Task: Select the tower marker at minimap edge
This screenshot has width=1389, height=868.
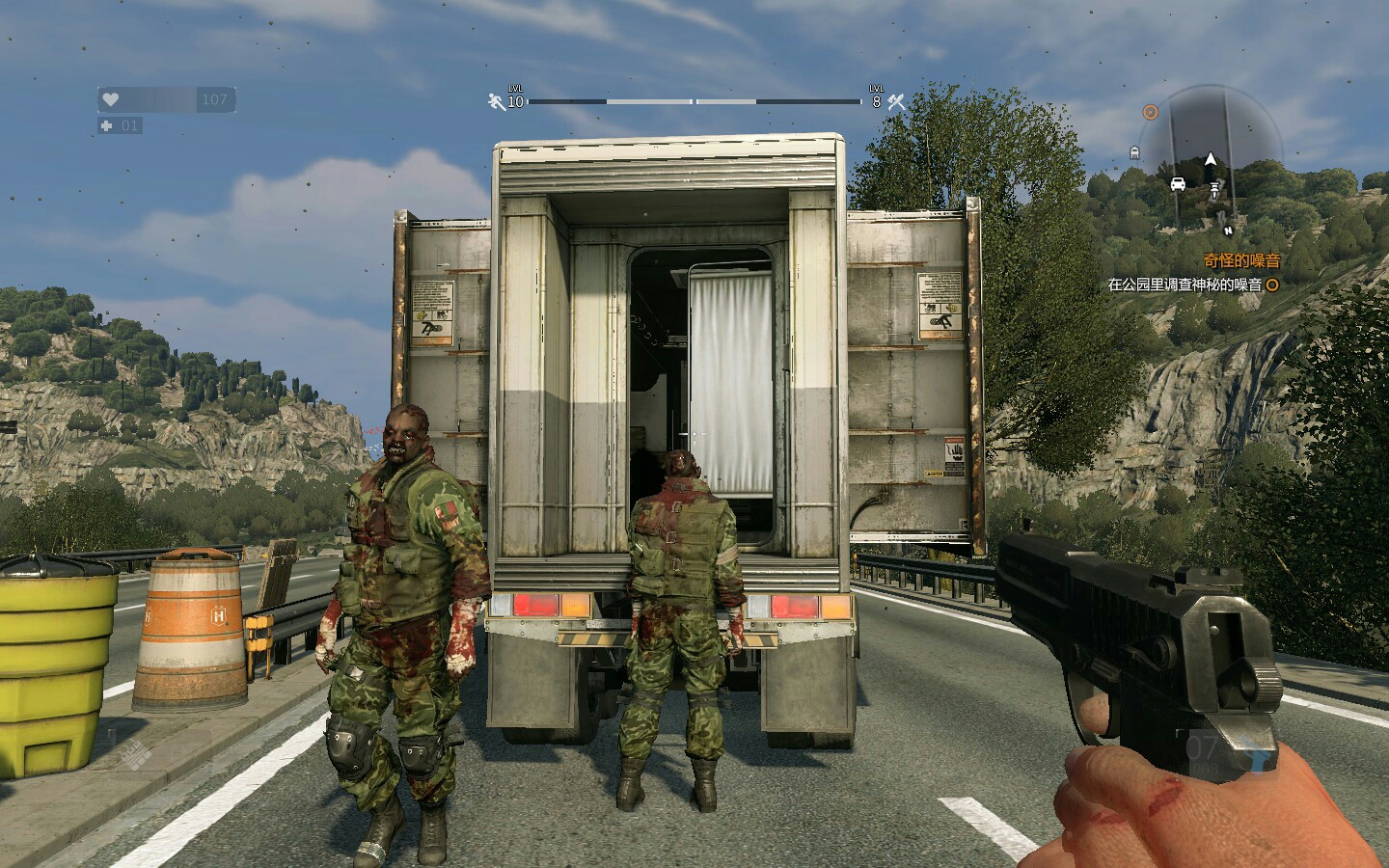Action: pyautogui.click(x=1134, y=151)
